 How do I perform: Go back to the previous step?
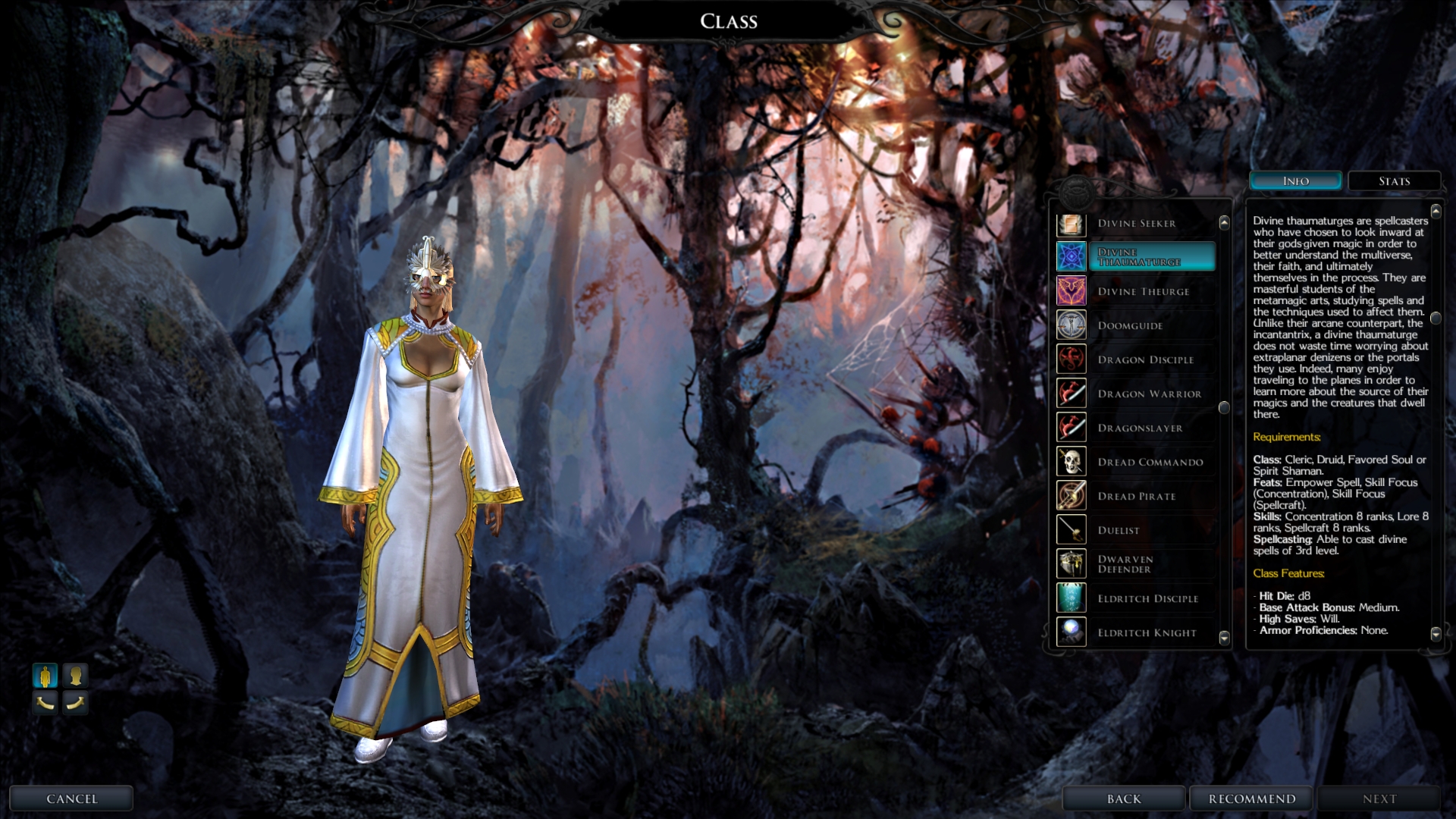pos(1124,799)
